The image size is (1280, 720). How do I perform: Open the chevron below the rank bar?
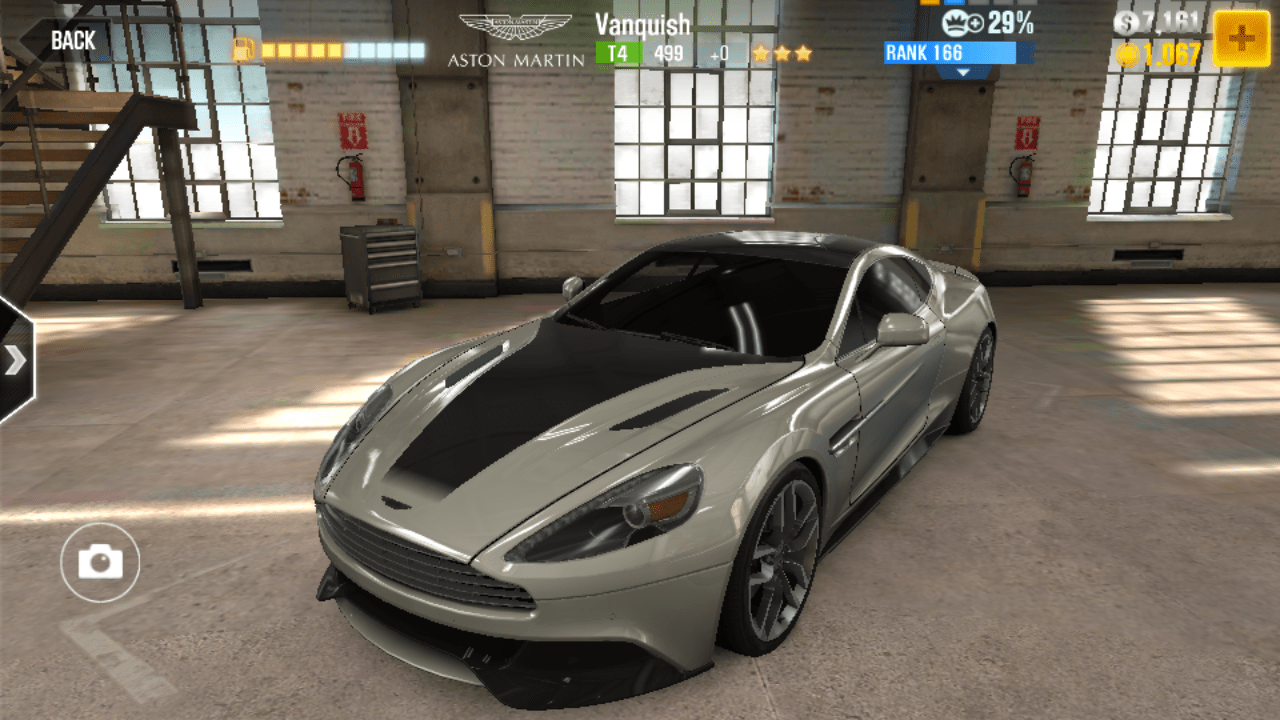tap(963, 72)
